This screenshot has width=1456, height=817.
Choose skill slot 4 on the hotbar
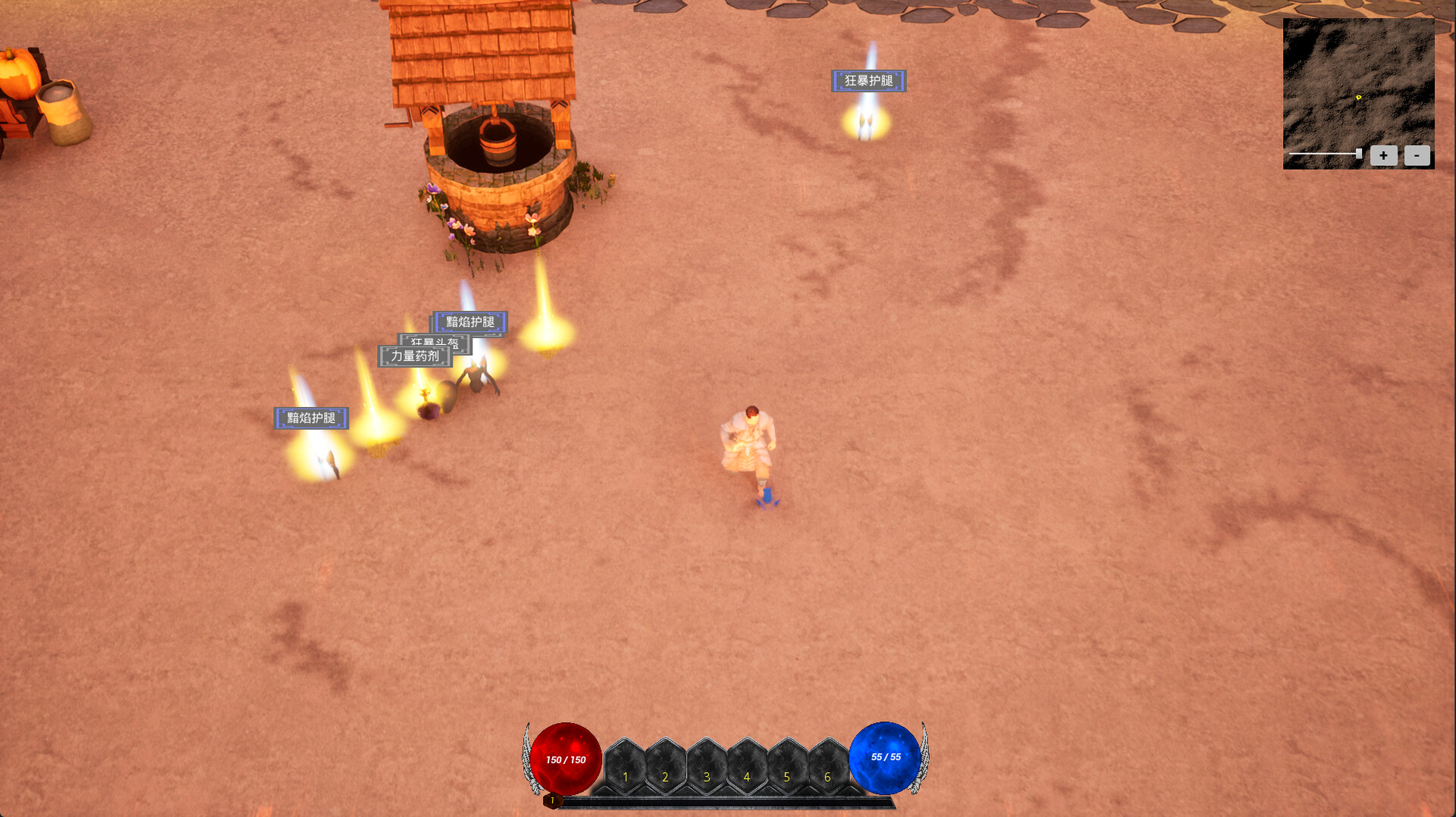747,767
